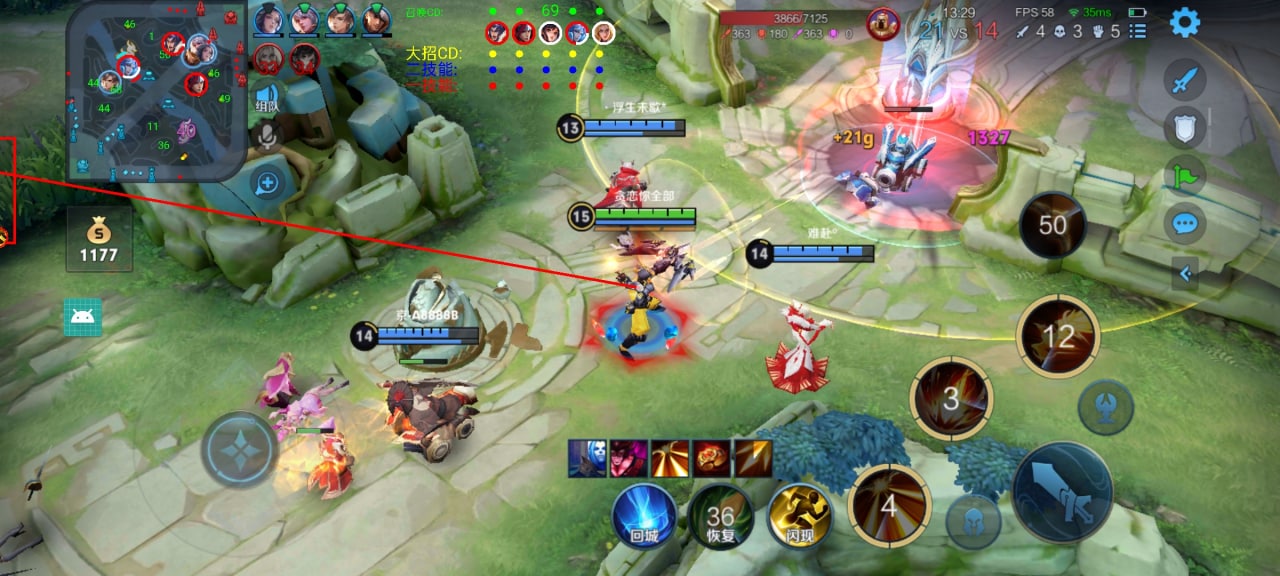Viewport: 1280px width, 576px height.
Task: Activate the ultimate skill showing cooldown 12
Action: point(1058,336)
